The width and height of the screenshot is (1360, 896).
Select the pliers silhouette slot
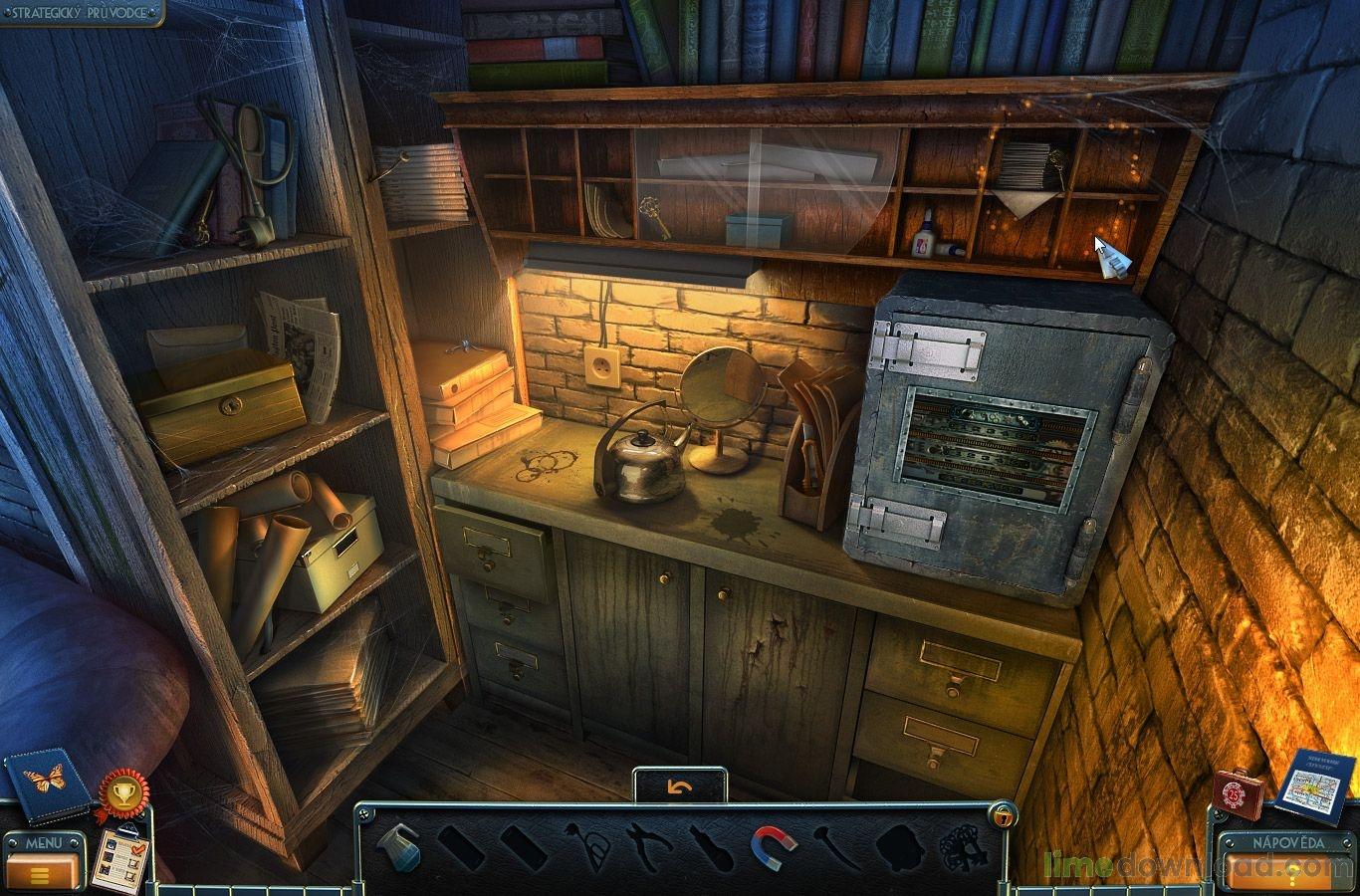click(647, 848)
